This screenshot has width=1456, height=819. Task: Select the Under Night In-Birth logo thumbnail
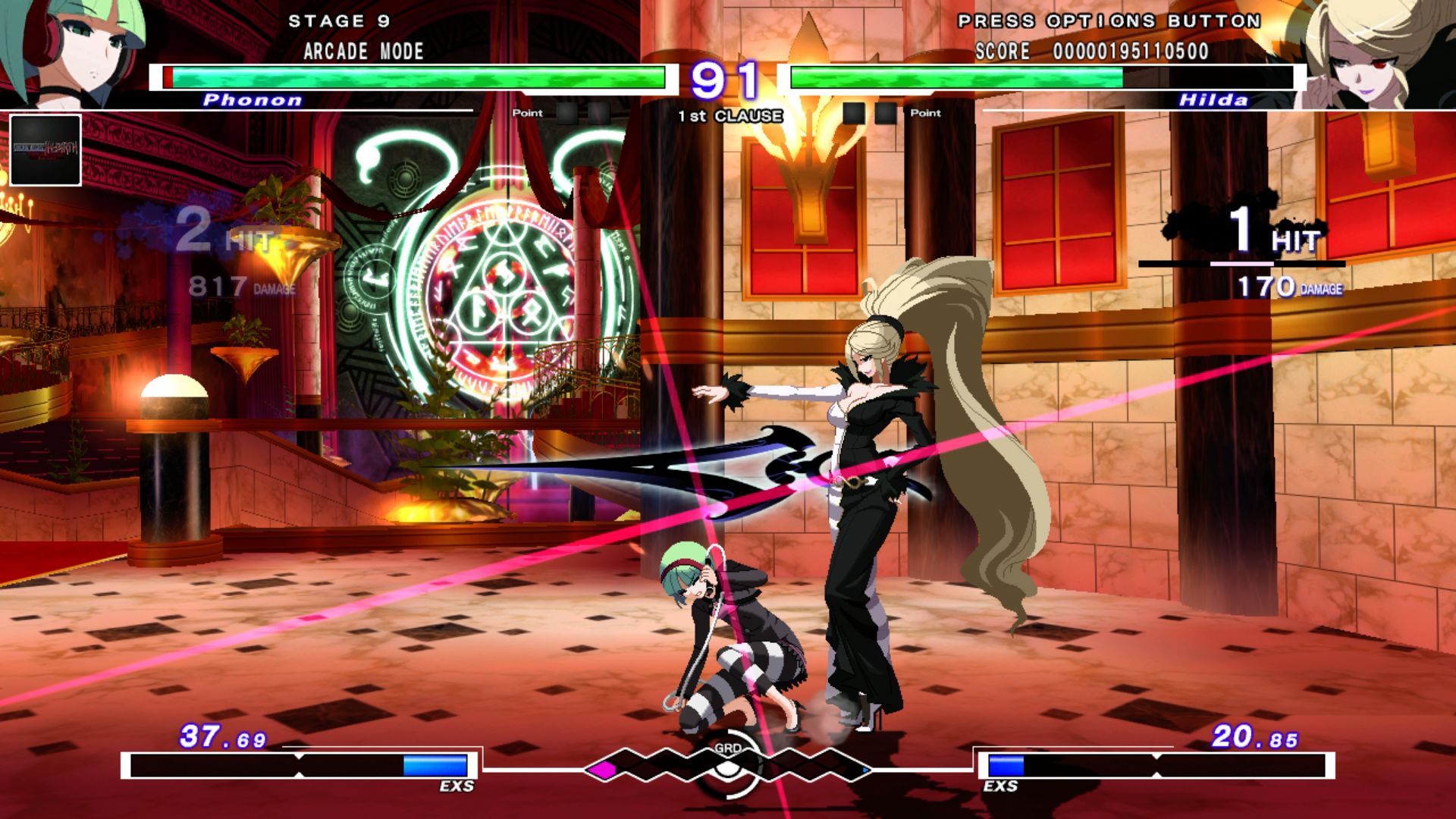44,150
